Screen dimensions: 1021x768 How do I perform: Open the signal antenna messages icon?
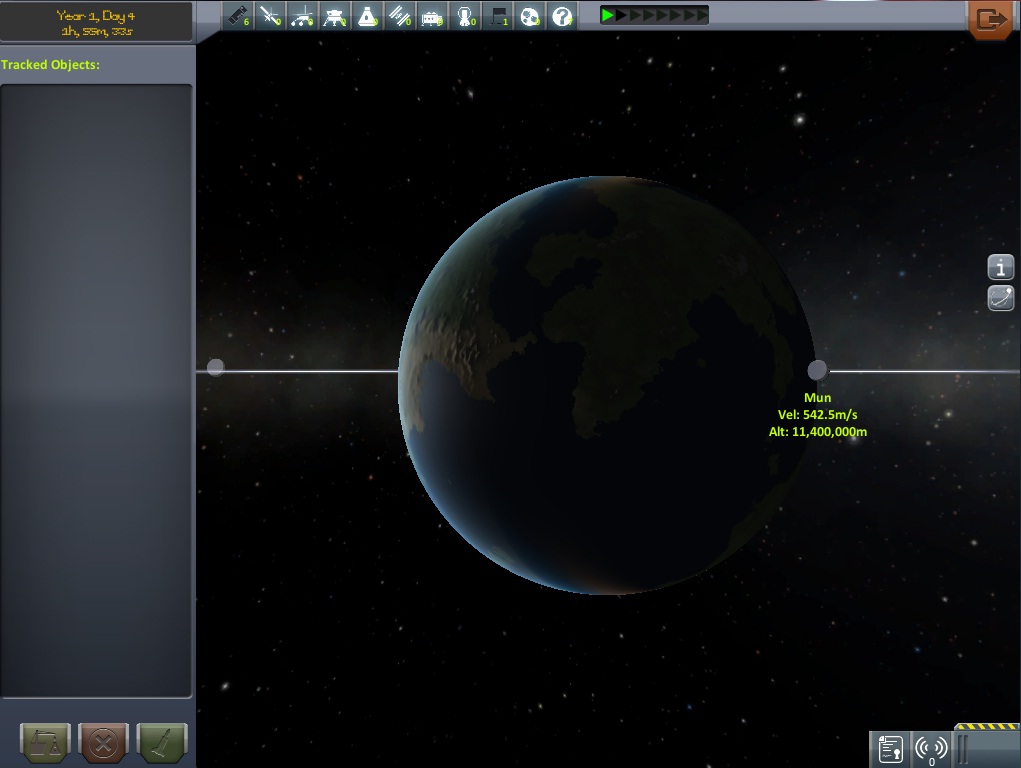click(x=931, y=748)
